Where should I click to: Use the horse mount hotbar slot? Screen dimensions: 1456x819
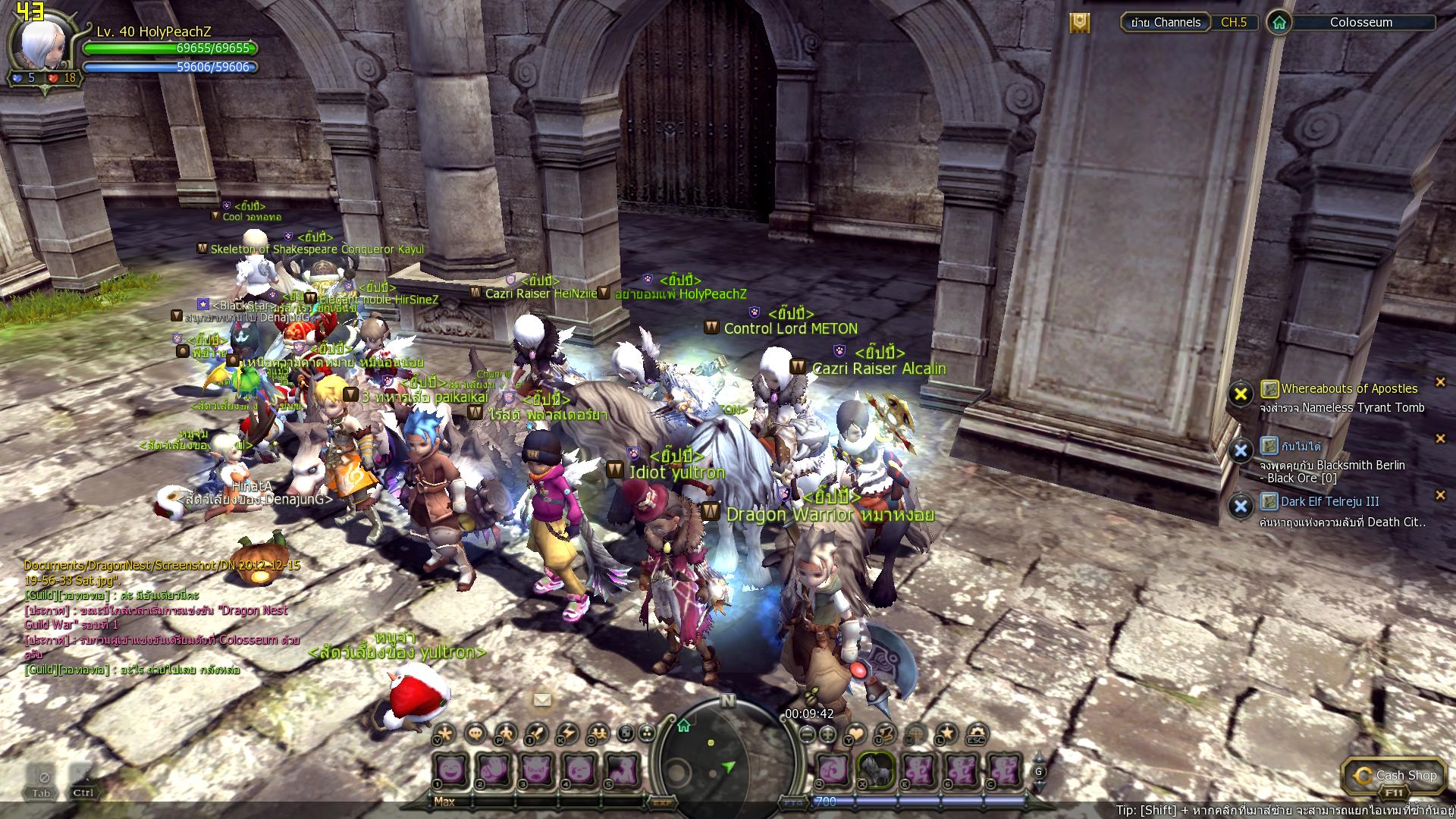pyautogui.click(x=875, y=769)
